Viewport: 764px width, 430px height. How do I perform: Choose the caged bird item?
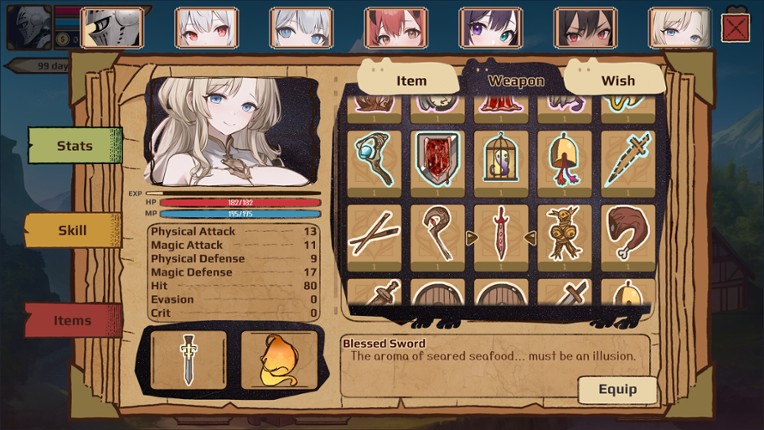pos(500,158)
